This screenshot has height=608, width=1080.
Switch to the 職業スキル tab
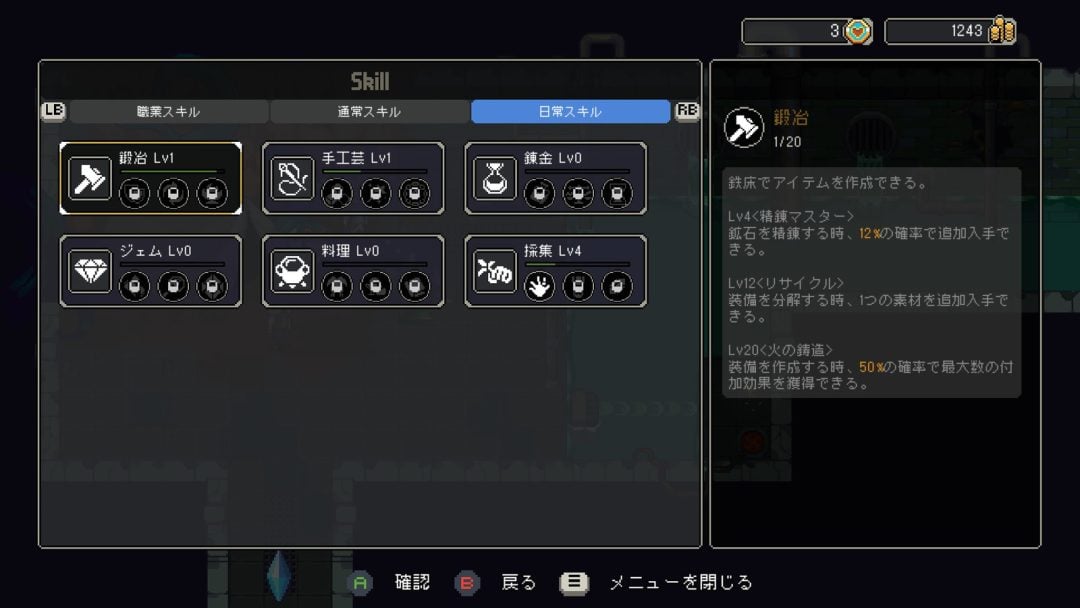coord(168,112)
